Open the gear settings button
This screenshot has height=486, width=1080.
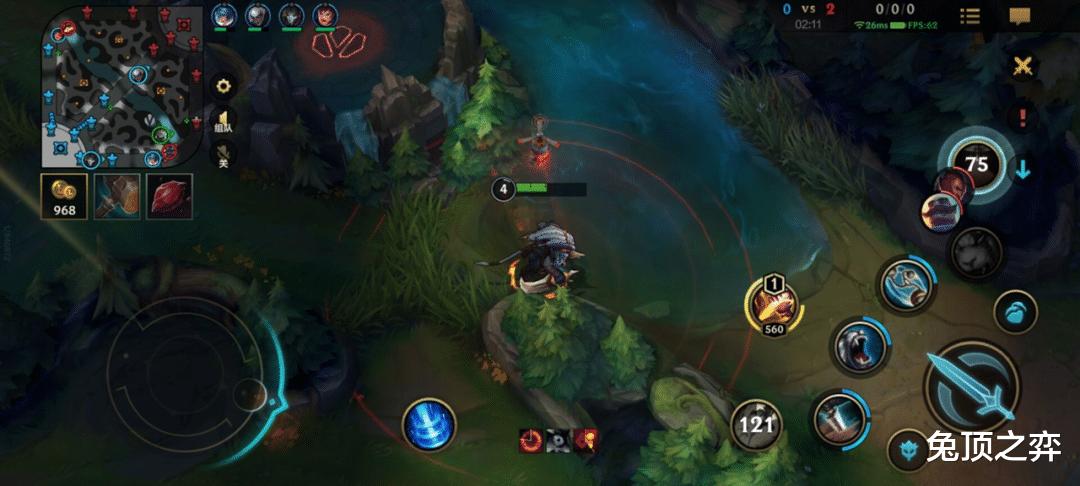224,86
